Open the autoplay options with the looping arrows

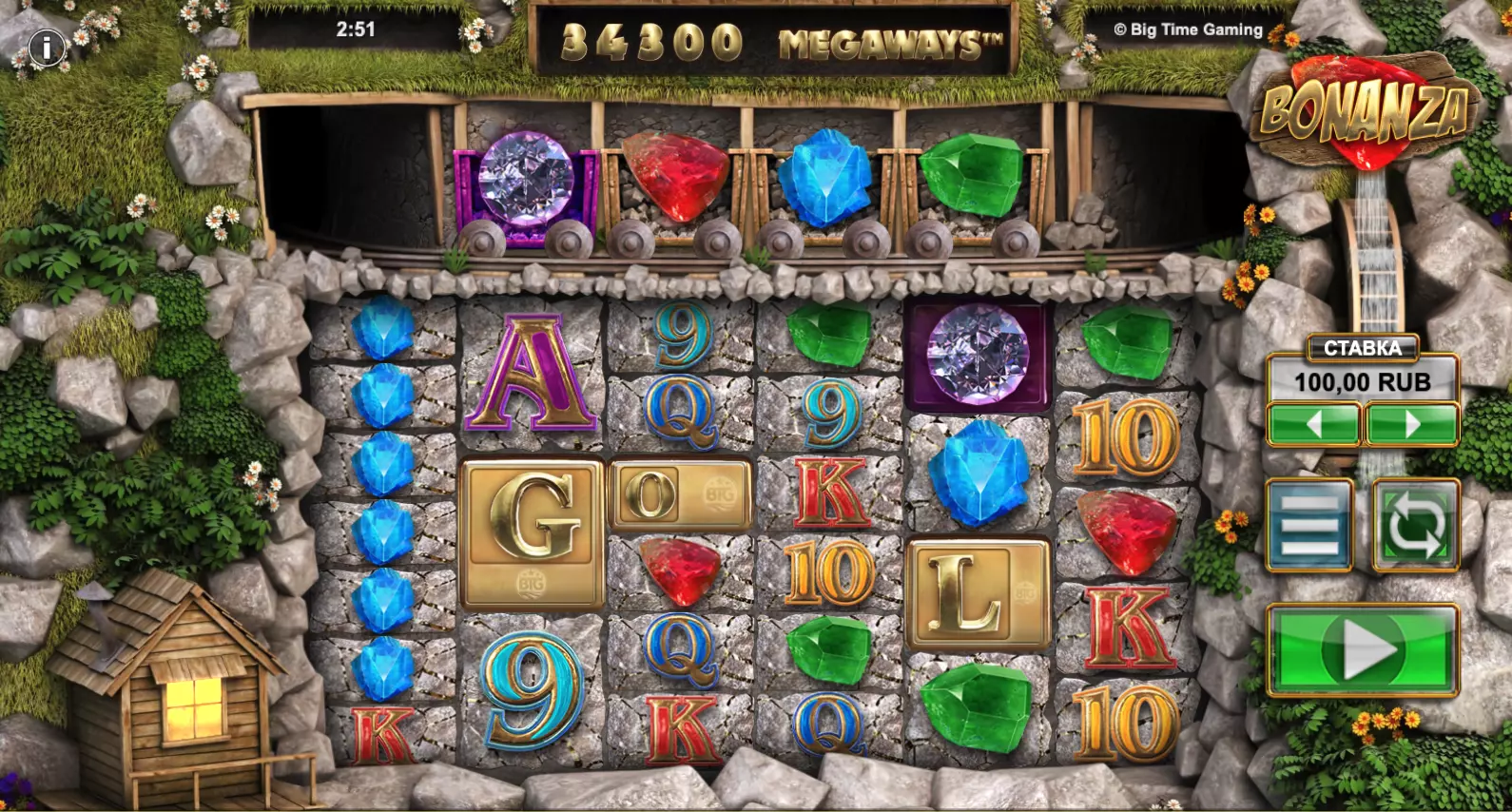pyautogui.click(x=1415, y=525)
